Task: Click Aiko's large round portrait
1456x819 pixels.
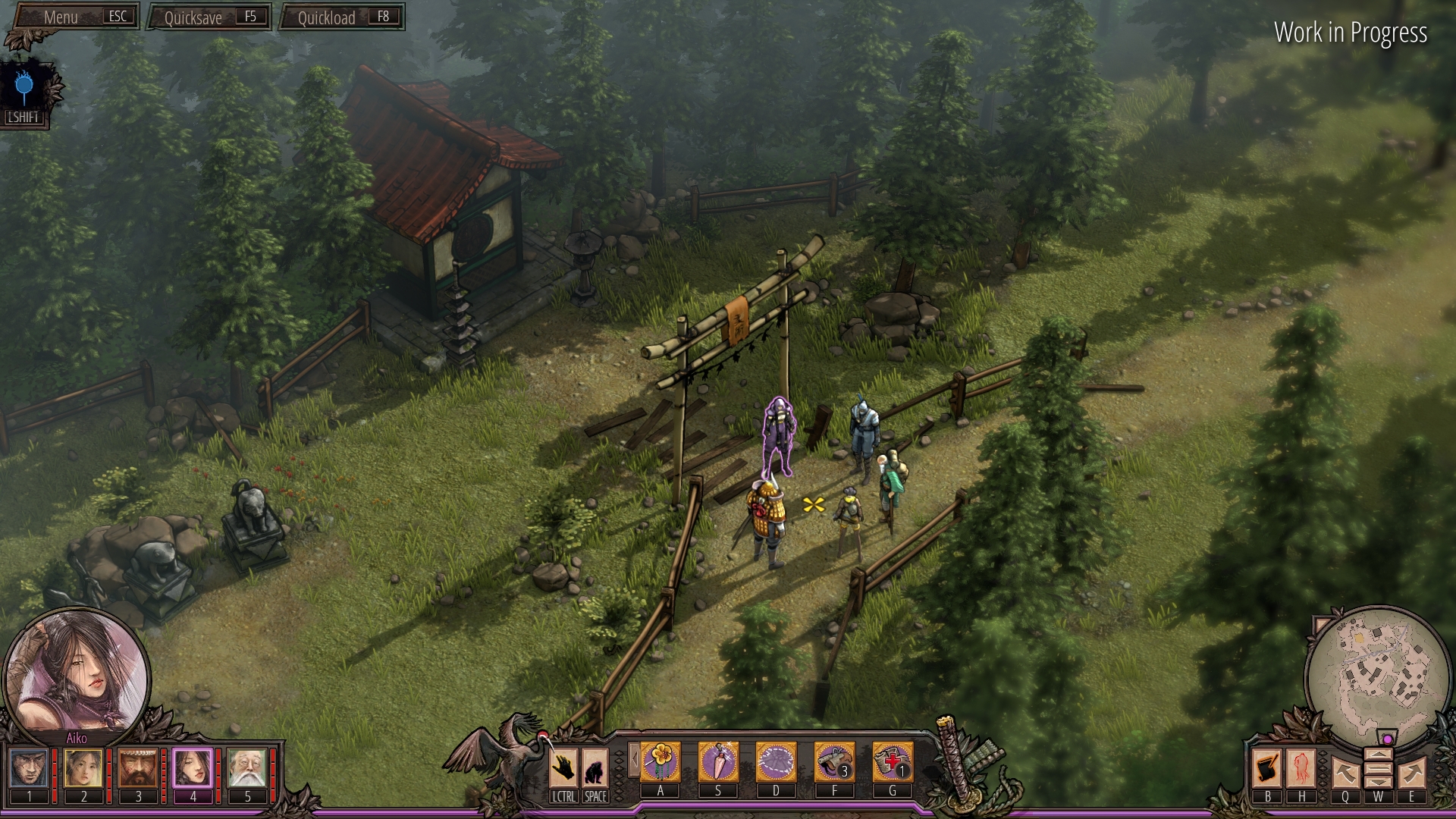Action: tap(76, 671)
